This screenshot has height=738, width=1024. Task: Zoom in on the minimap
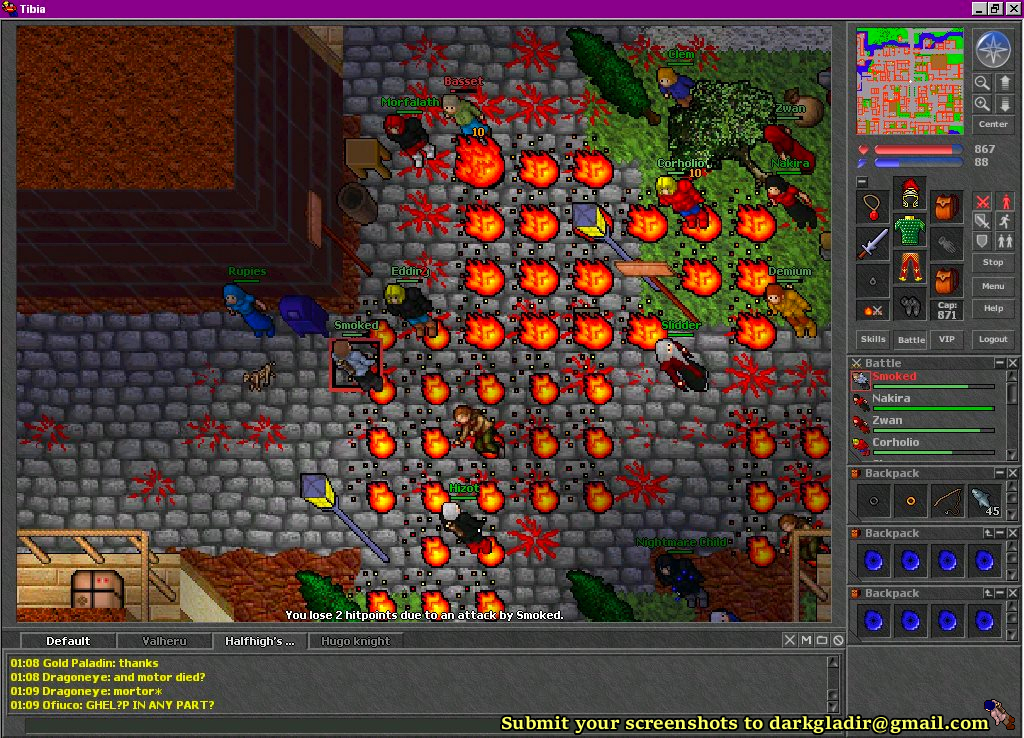982,103
